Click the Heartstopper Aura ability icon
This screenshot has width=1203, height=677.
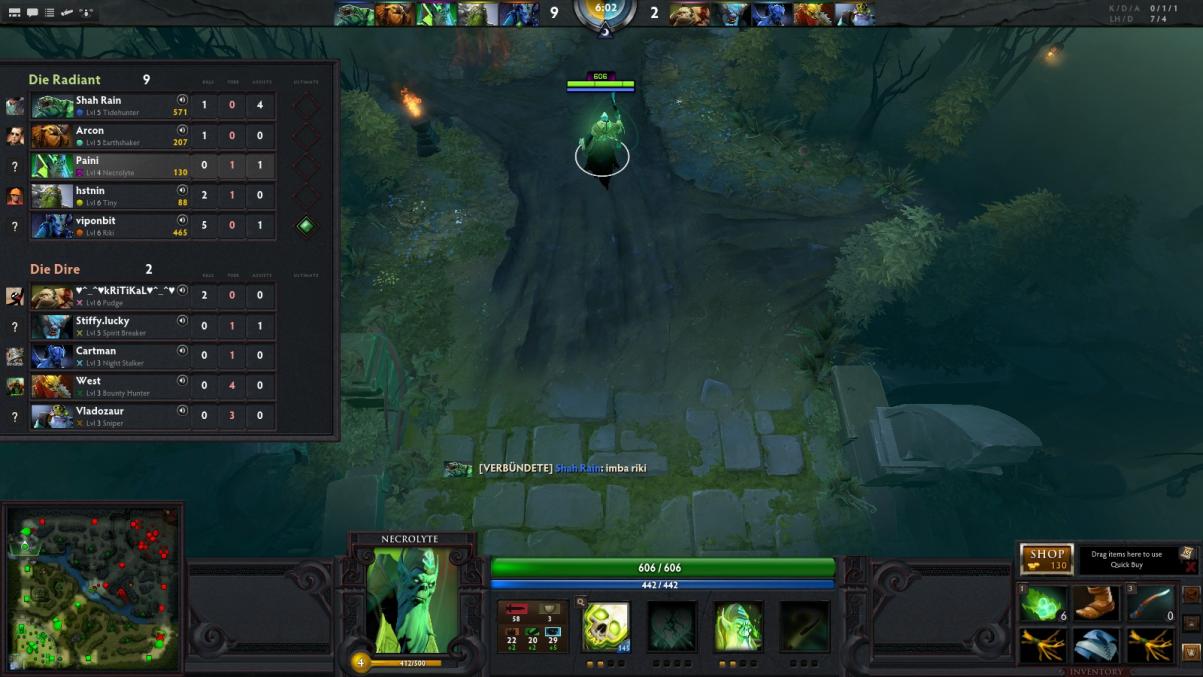pos(672,626)
